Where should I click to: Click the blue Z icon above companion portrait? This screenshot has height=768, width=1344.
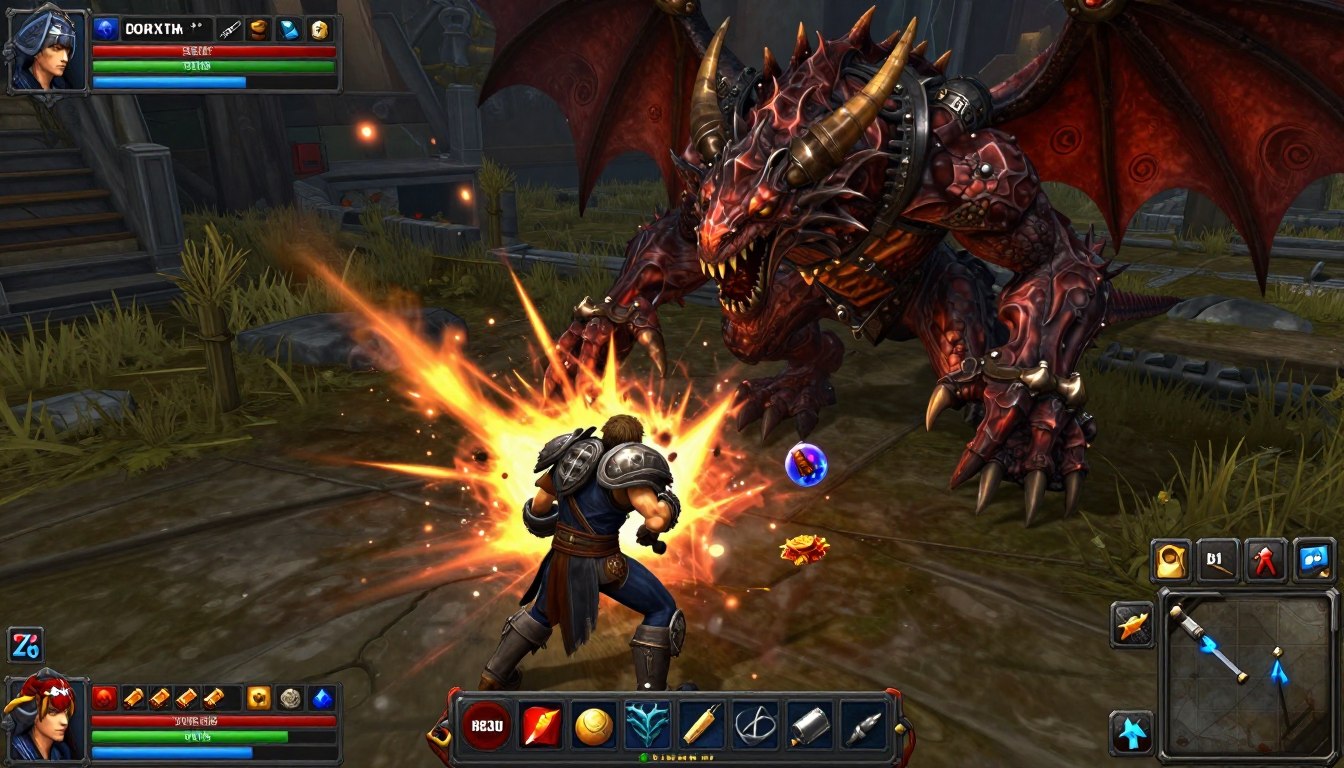(25, 646)
